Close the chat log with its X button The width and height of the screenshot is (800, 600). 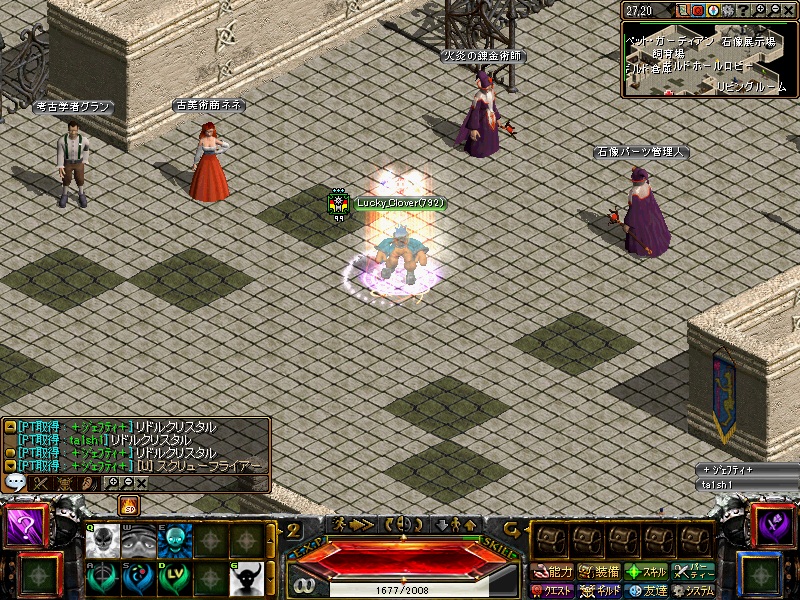tap(141, 483)
